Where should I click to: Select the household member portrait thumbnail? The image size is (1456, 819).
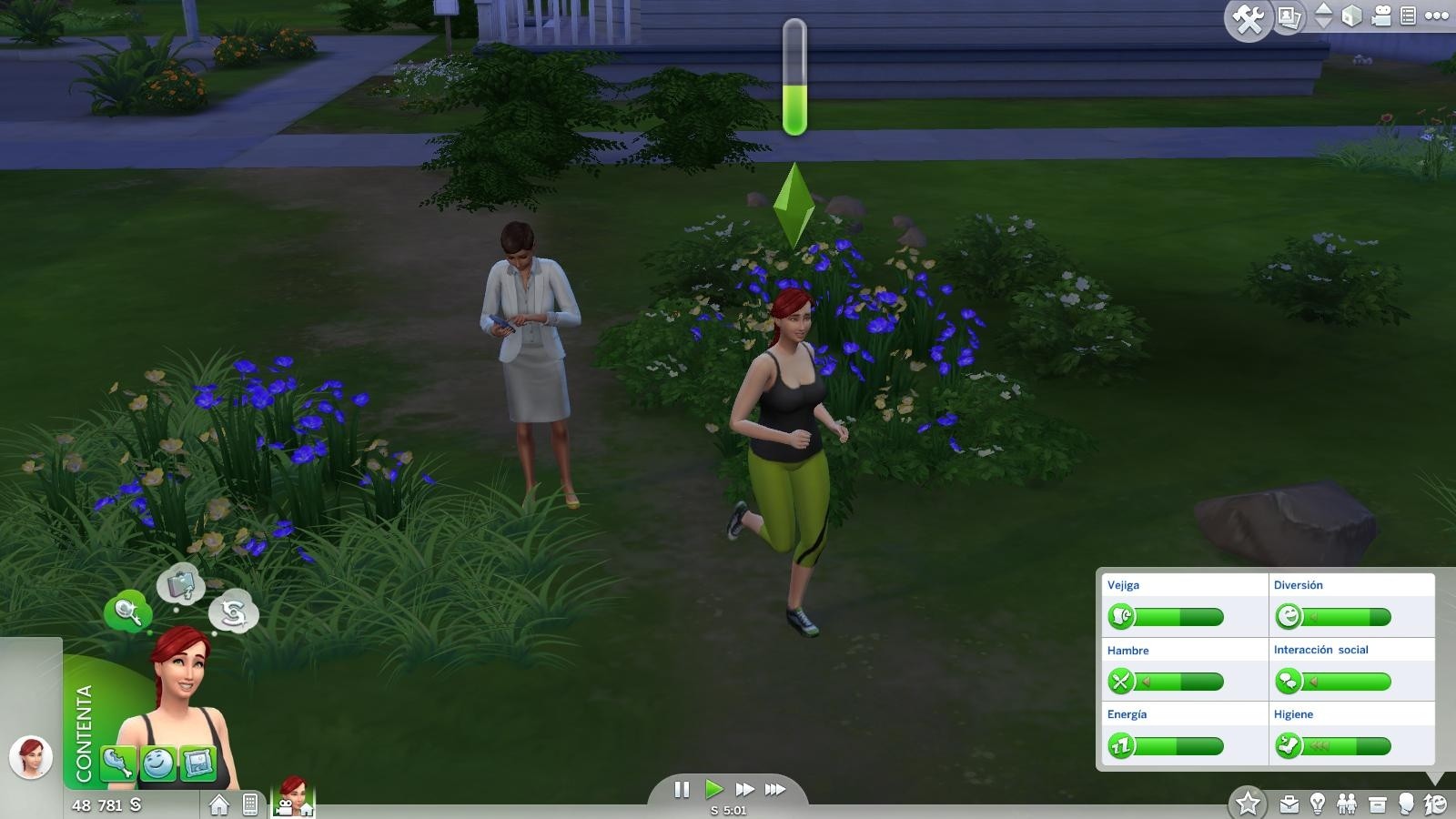[291, 797]
